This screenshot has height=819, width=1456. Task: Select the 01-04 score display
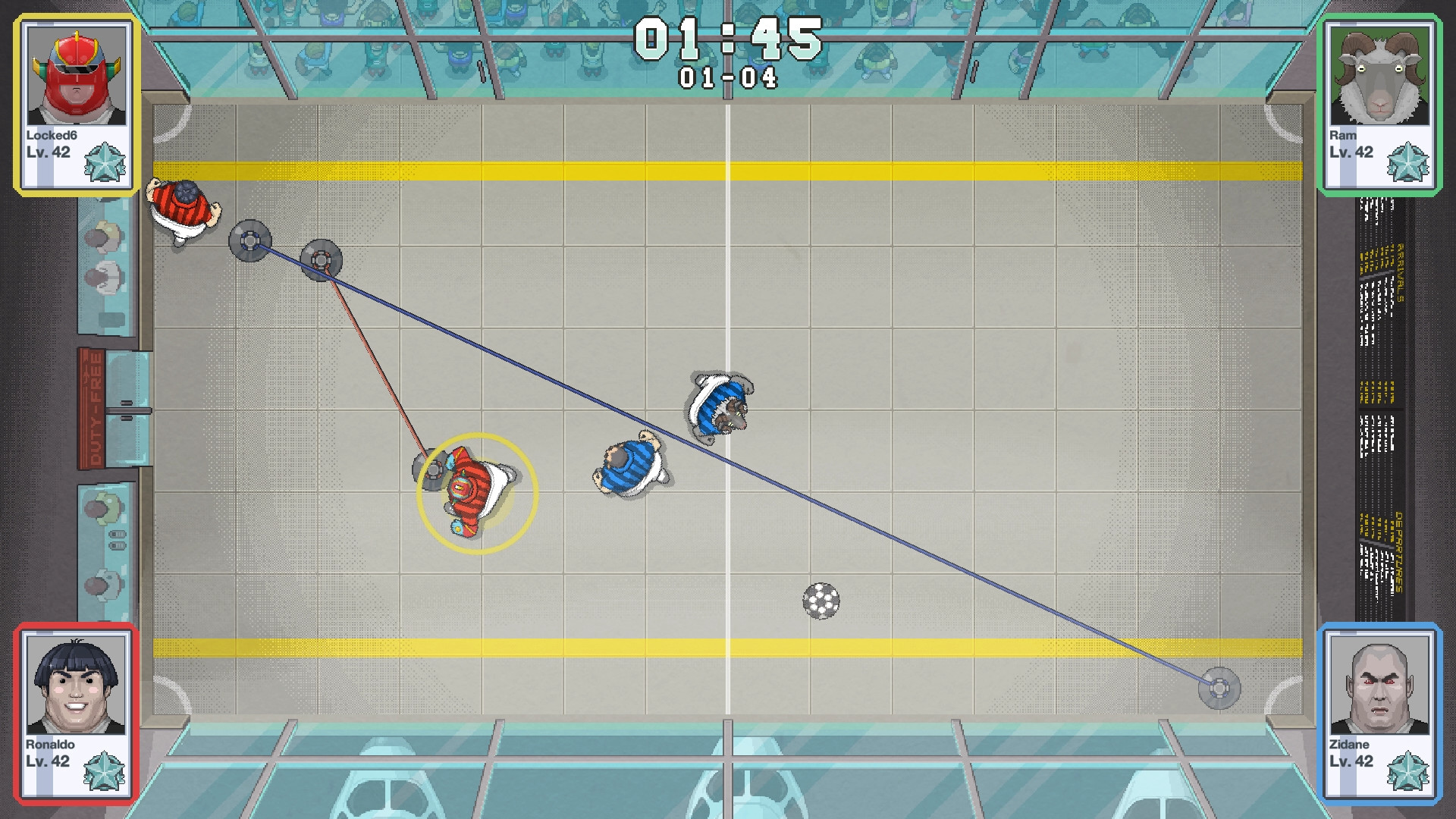728,76
